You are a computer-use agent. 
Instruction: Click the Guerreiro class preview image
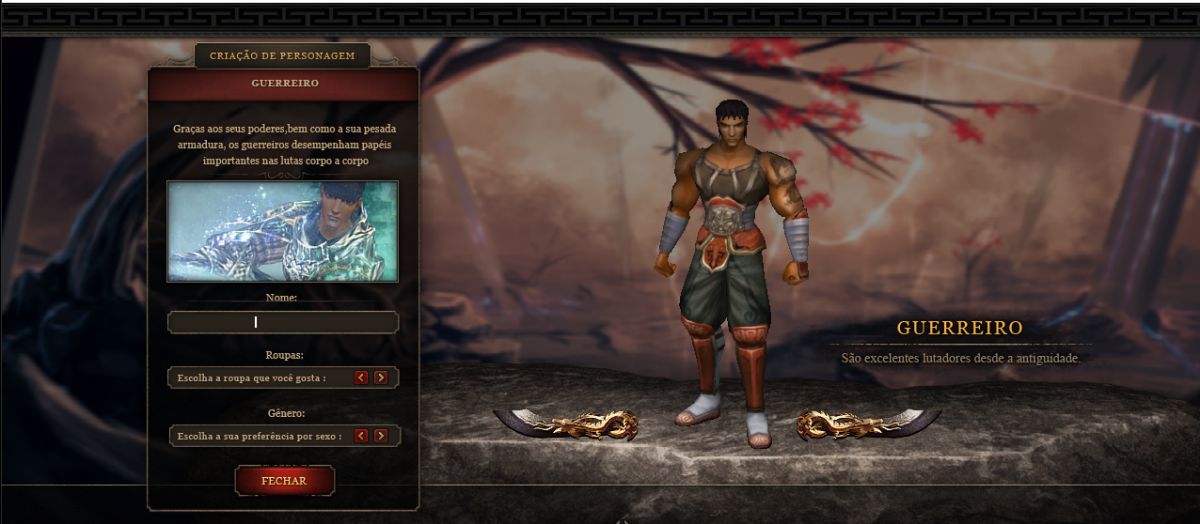[x=283, y=231]
